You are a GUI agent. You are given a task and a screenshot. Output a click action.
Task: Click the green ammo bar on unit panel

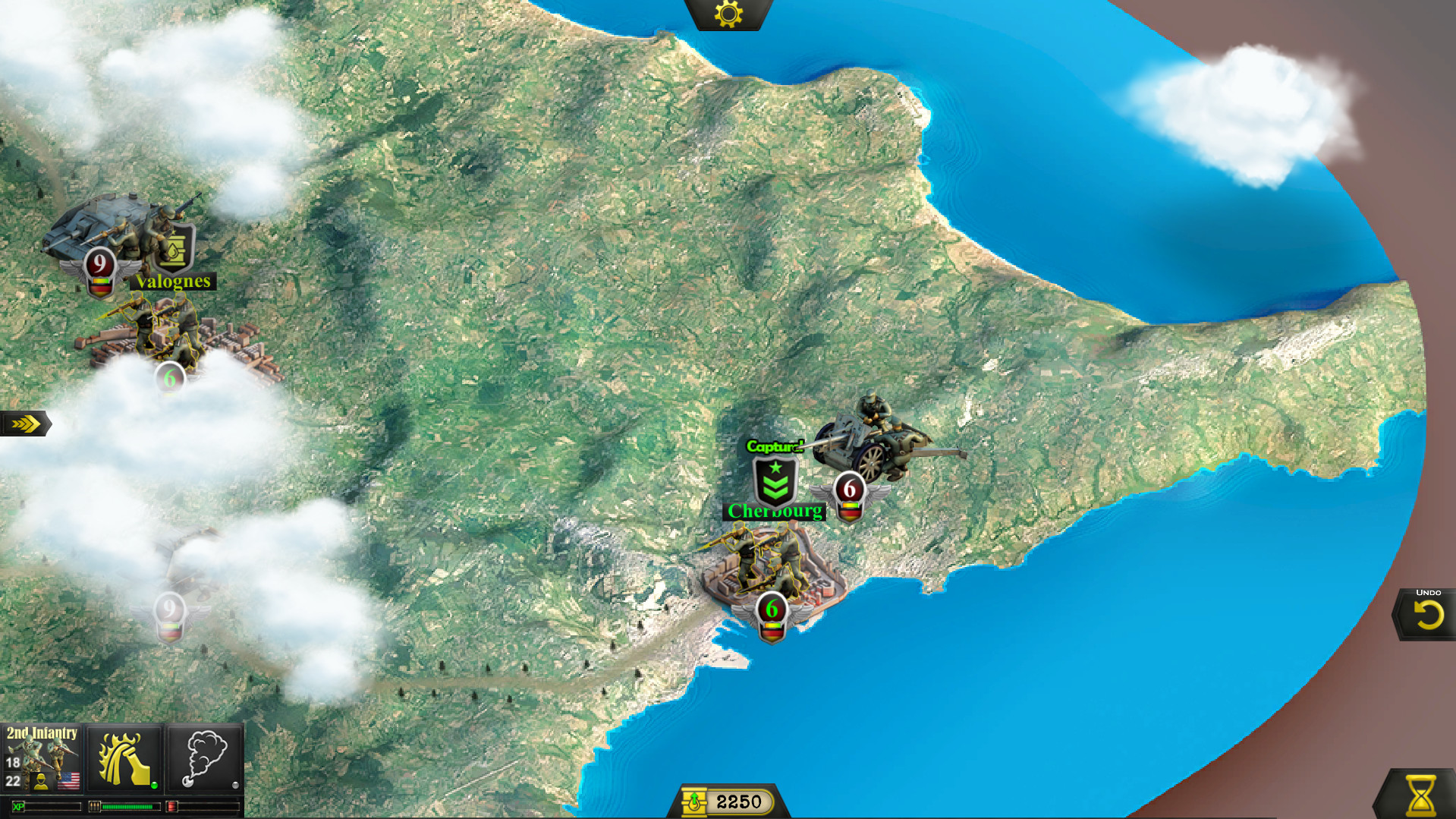(127, 808)
